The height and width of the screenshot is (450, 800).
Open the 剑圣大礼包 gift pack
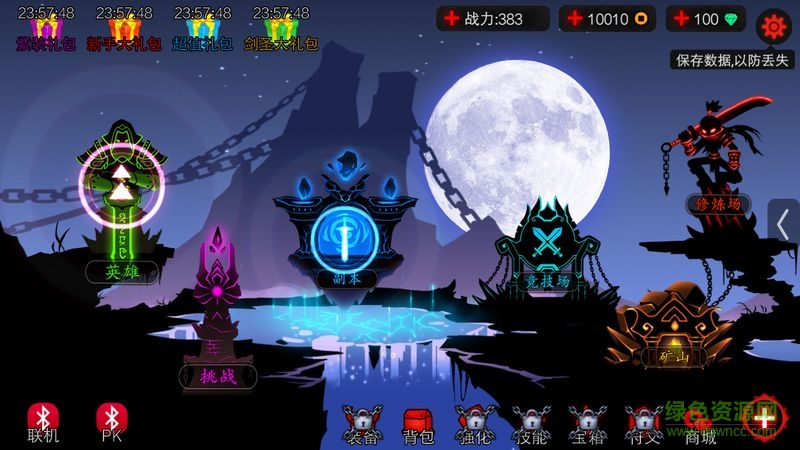(280, 30)
